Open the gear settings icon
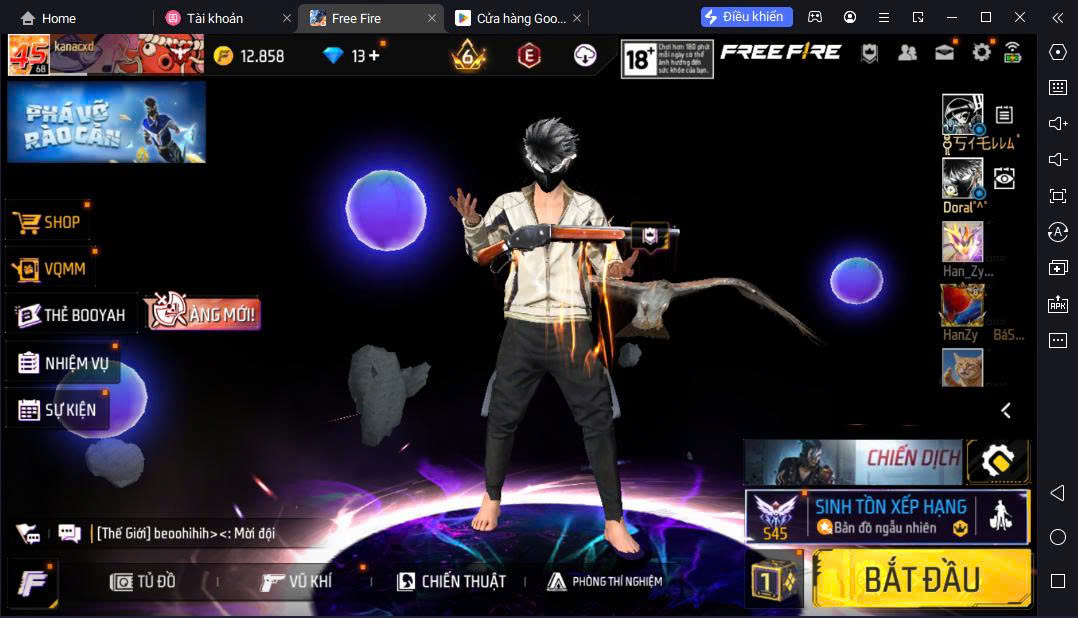 [x=981, y=53]
